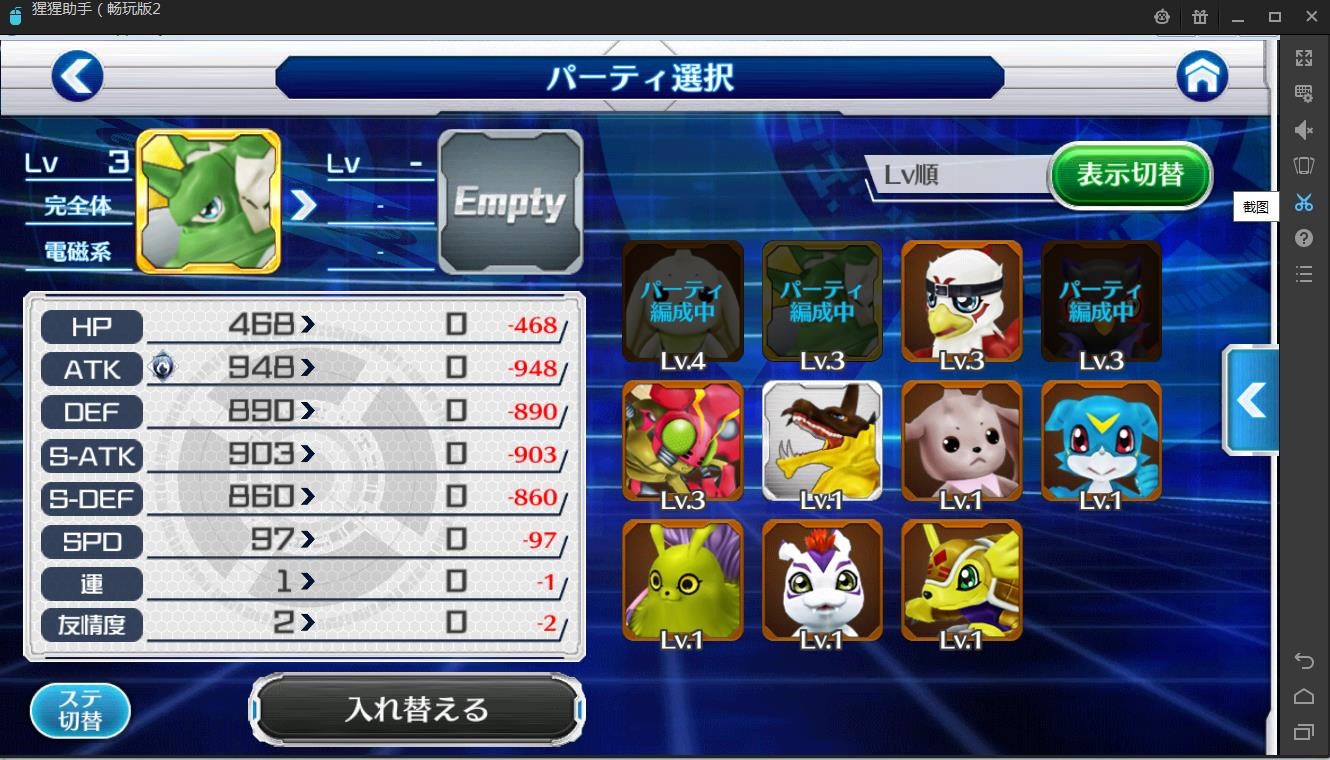Toggle stats with ステ切替 button
This screenshot has width=1330, height=760.
pyautogui.click(x=80, y=709)
